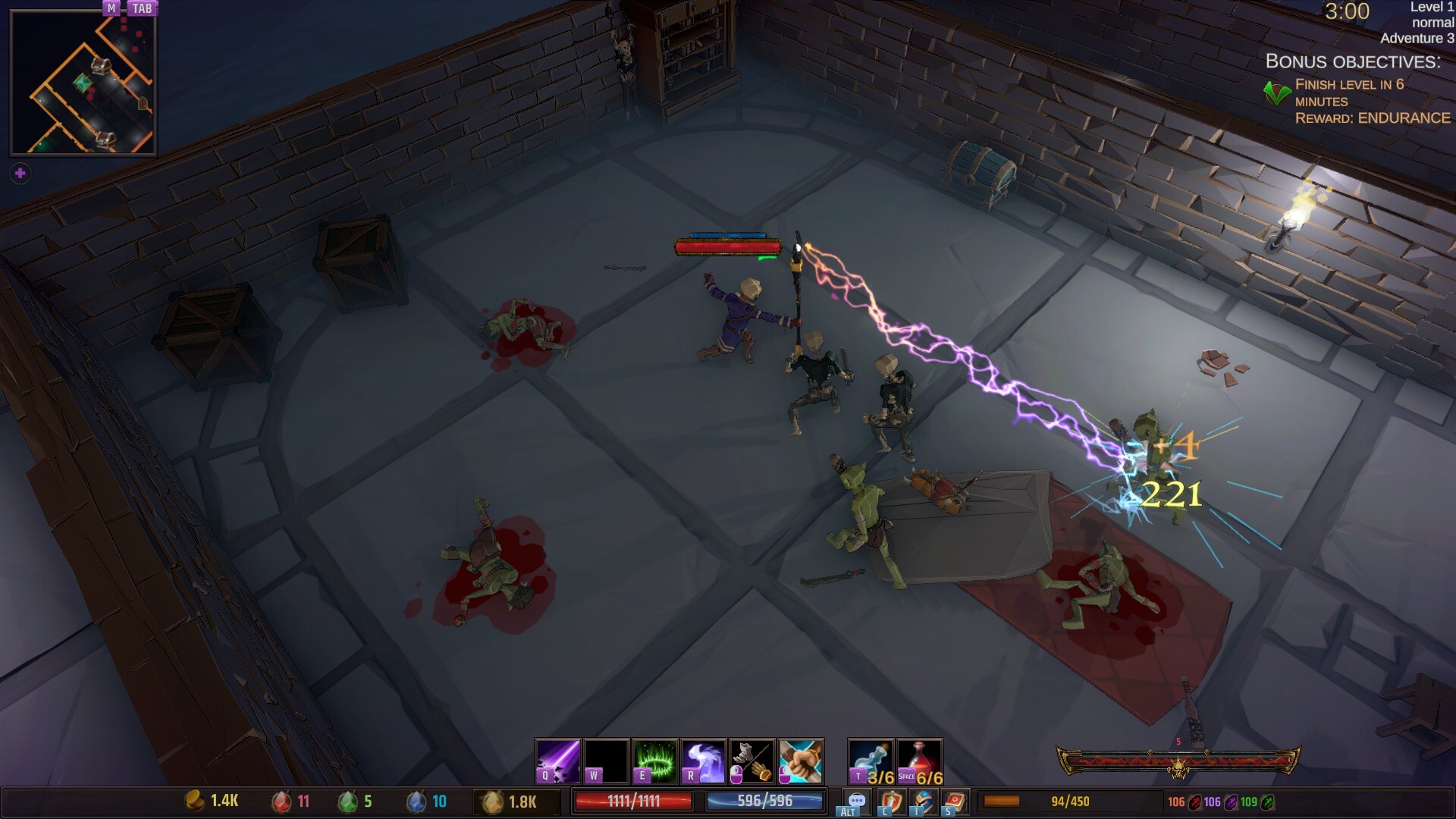This screenshot has width=1456, height=819.
Task: Open the chat speech bubble
Action: (857, 801)
